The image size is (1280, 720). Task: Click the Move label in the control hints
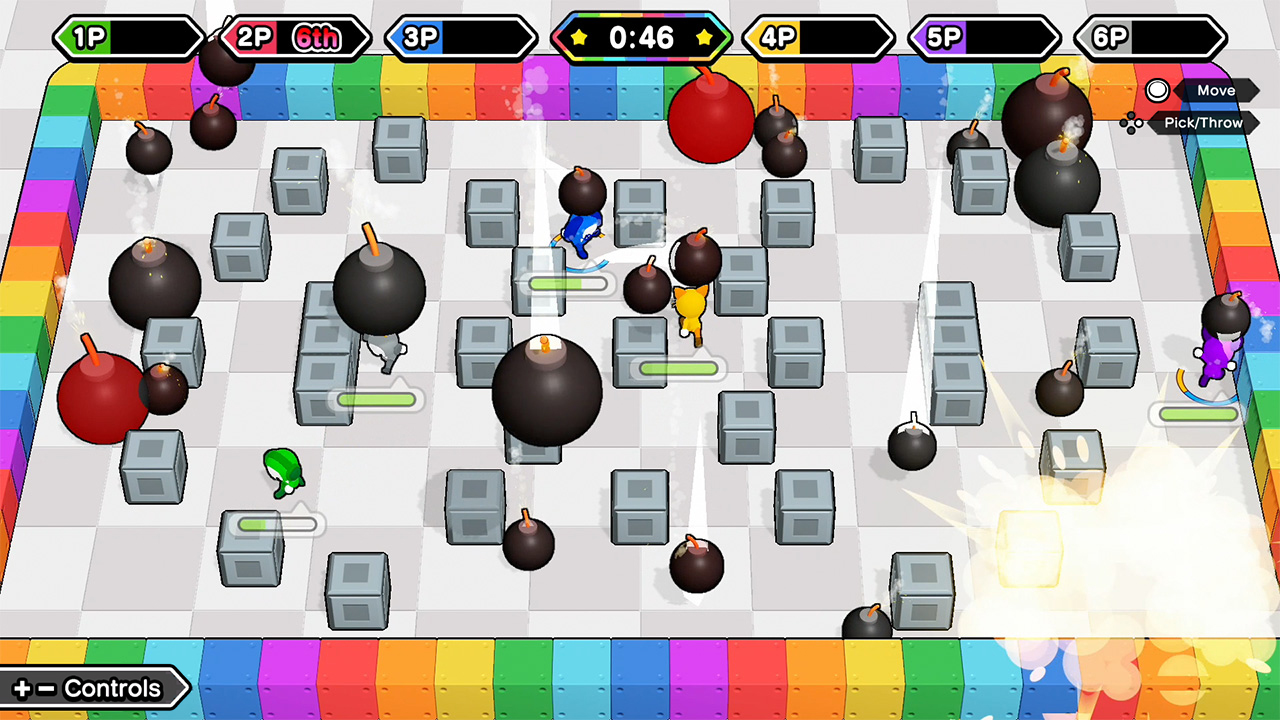(1216, 91)
